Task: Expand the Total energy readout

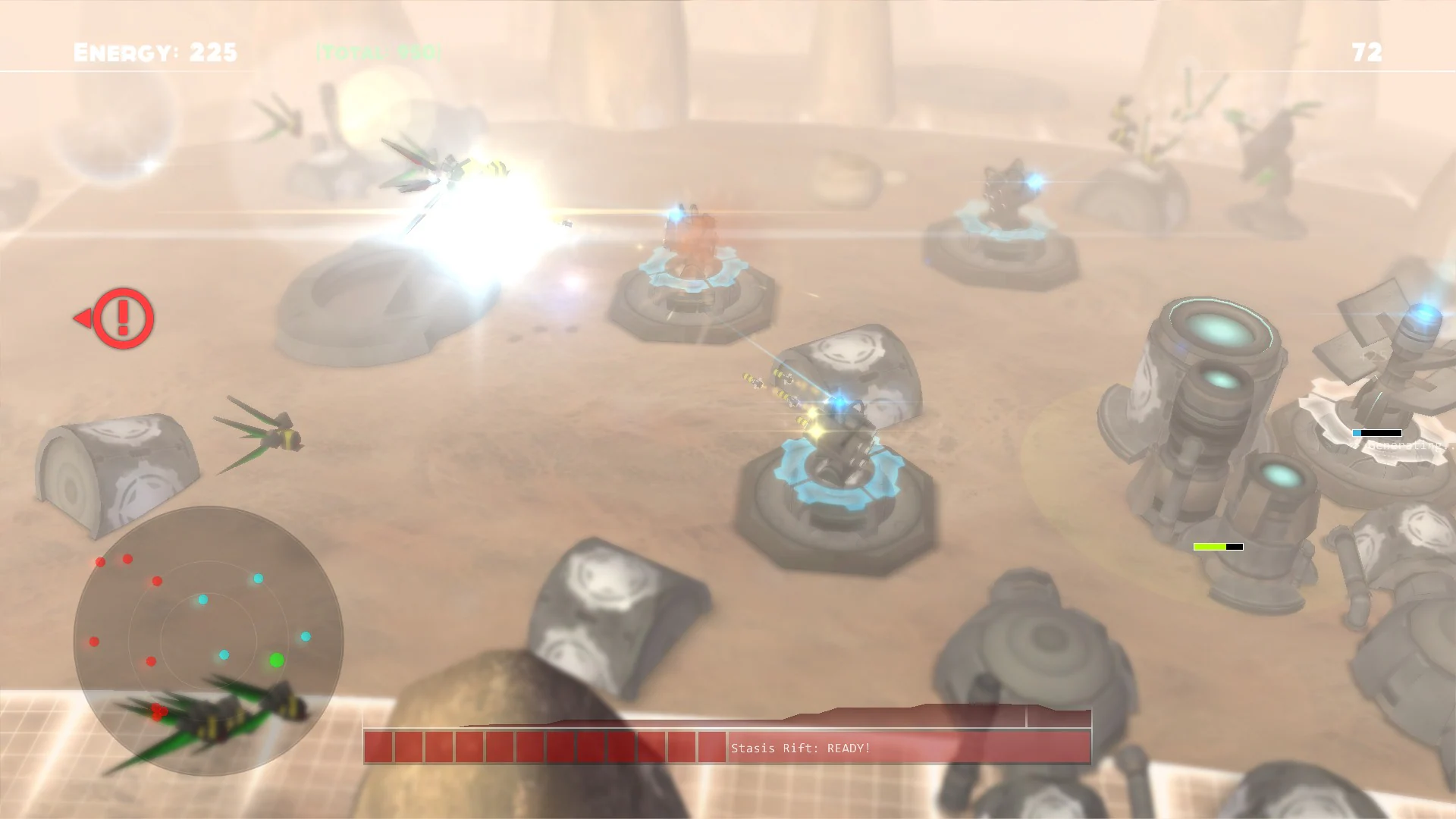Action: coord(377,52)
